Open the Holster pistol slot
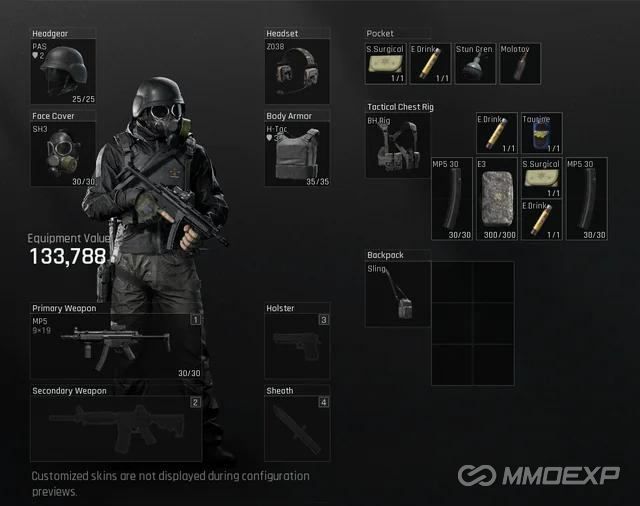 [298, 346]
